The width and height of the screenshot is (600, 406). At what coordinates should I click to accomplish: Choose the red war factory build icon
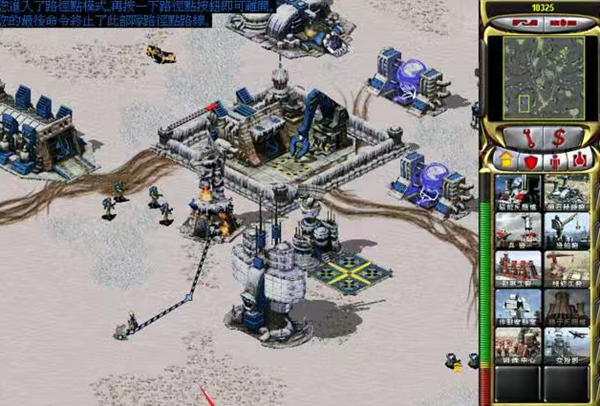pyautogui.click(x=518, y=268)
